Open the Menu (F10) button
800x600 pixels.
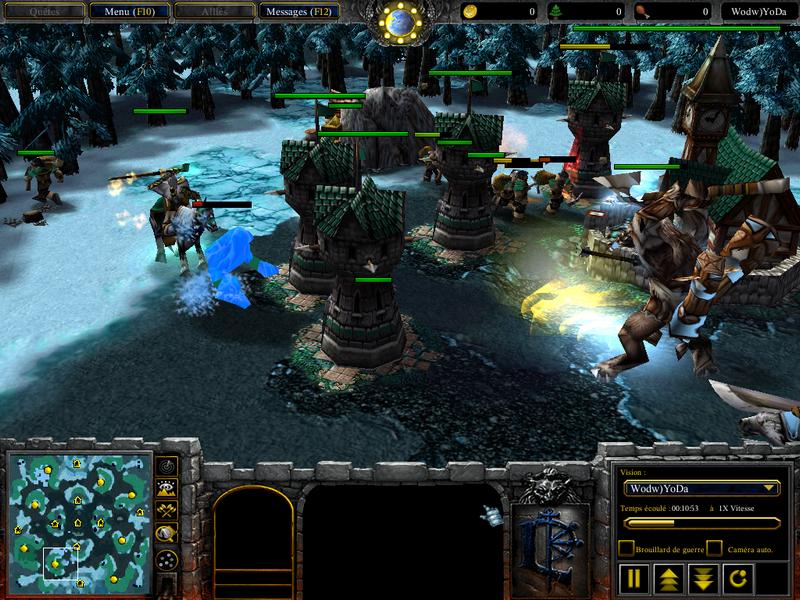pos(128,12)
